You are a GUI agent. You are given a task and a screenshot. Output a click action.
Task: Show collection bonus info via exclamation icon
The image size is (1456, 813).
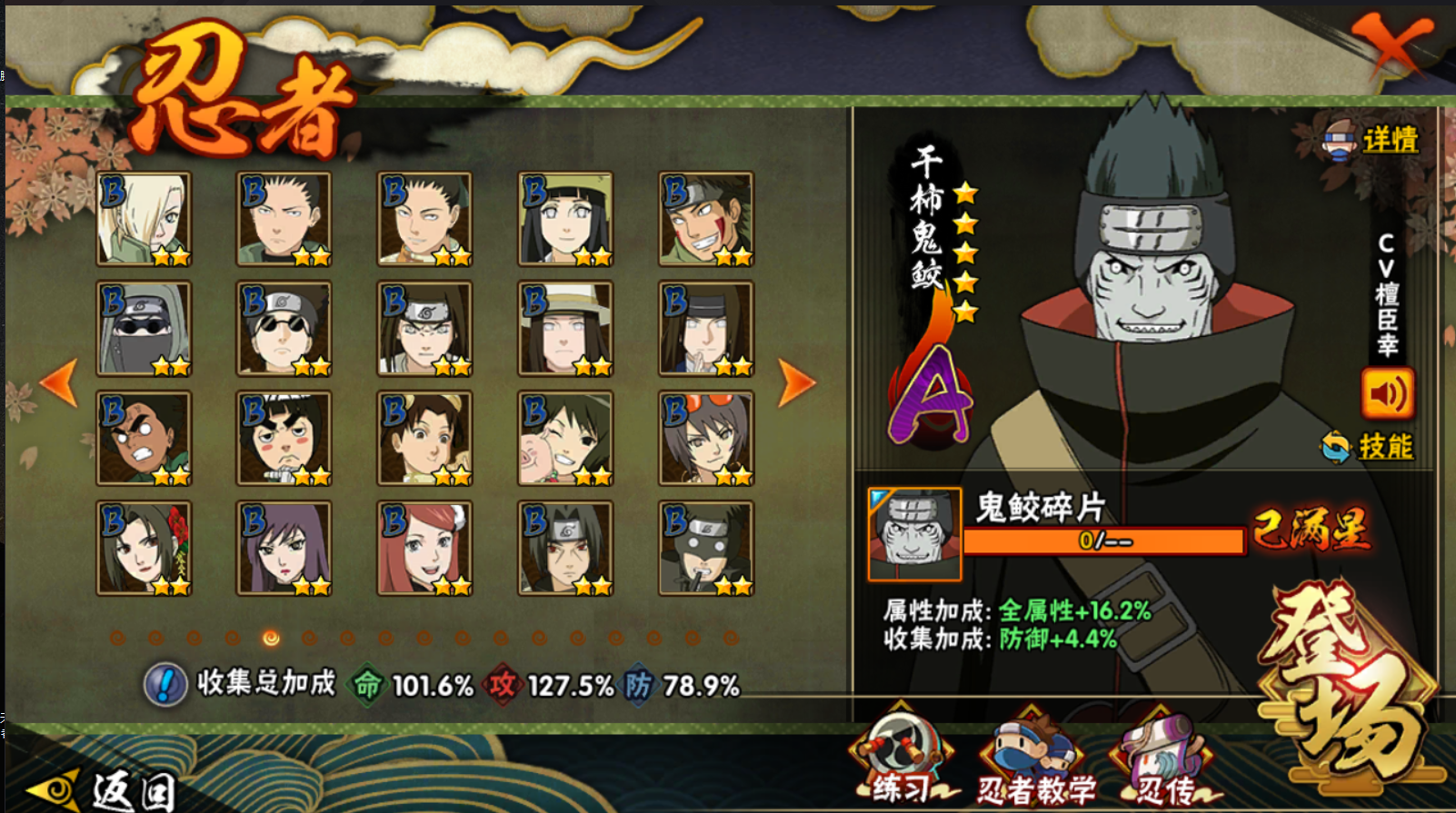[165, 684]
